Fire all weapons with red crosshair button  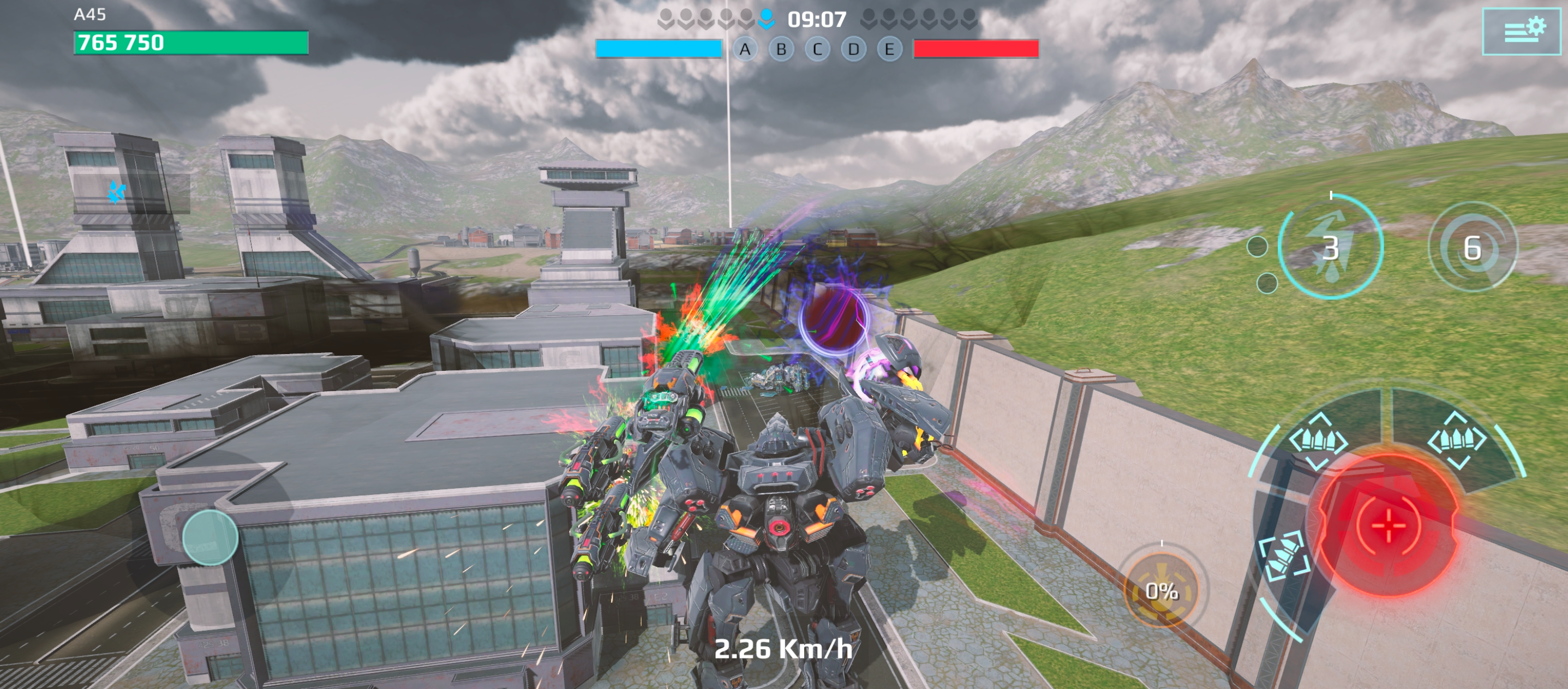point(1389,524)
